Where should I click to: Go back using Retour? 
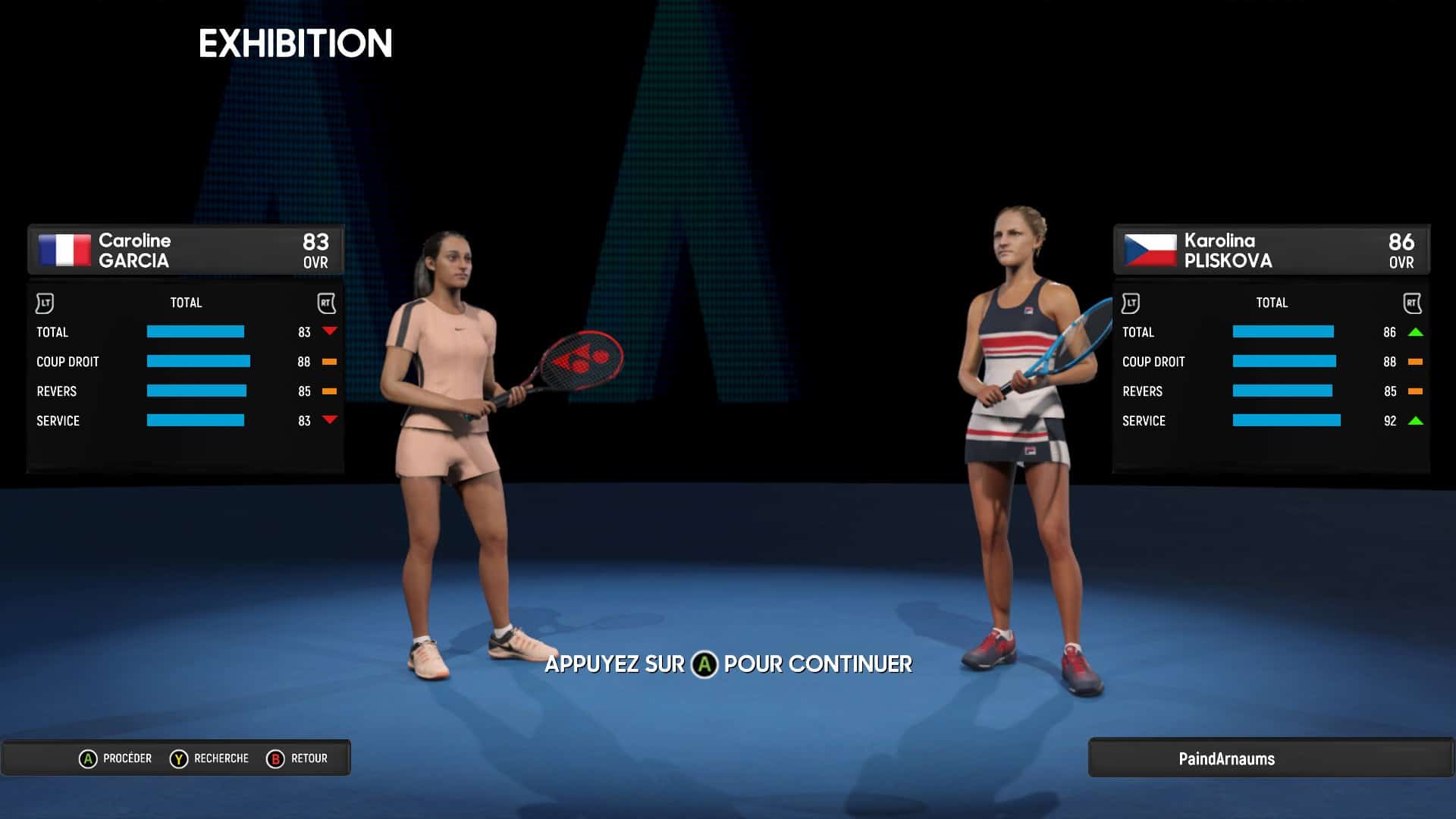(x=297, y=758)
